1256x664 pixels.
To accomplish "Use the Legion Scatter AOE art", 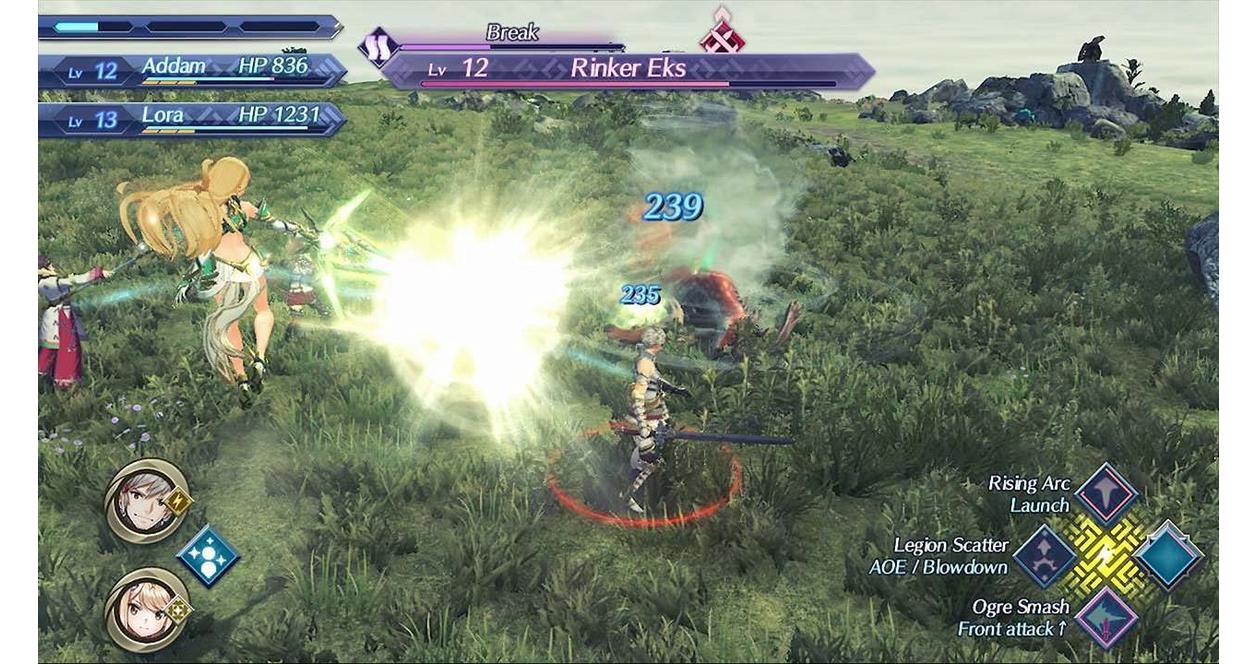I will pyautogui.click(x=1045, y=556).
